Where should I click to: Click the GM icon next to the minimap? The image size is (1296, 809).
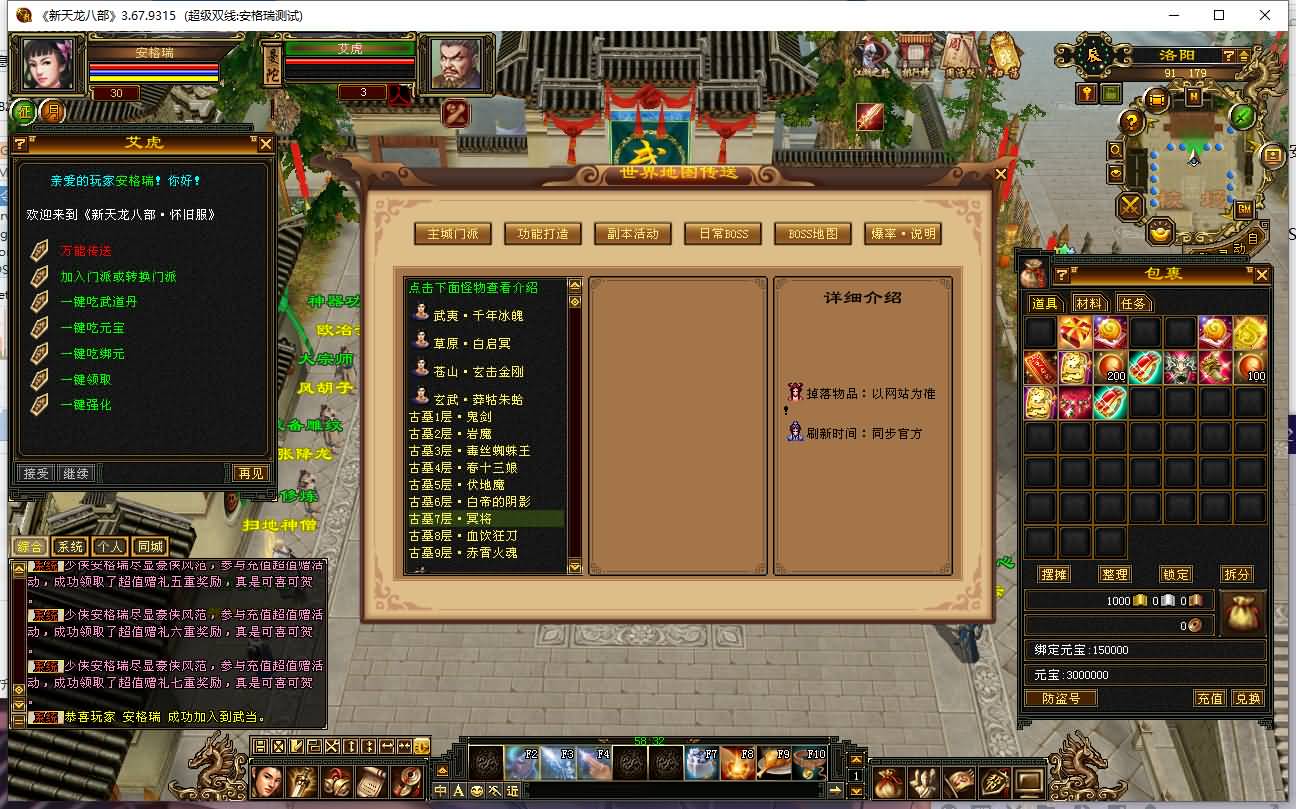point(1245,210)
